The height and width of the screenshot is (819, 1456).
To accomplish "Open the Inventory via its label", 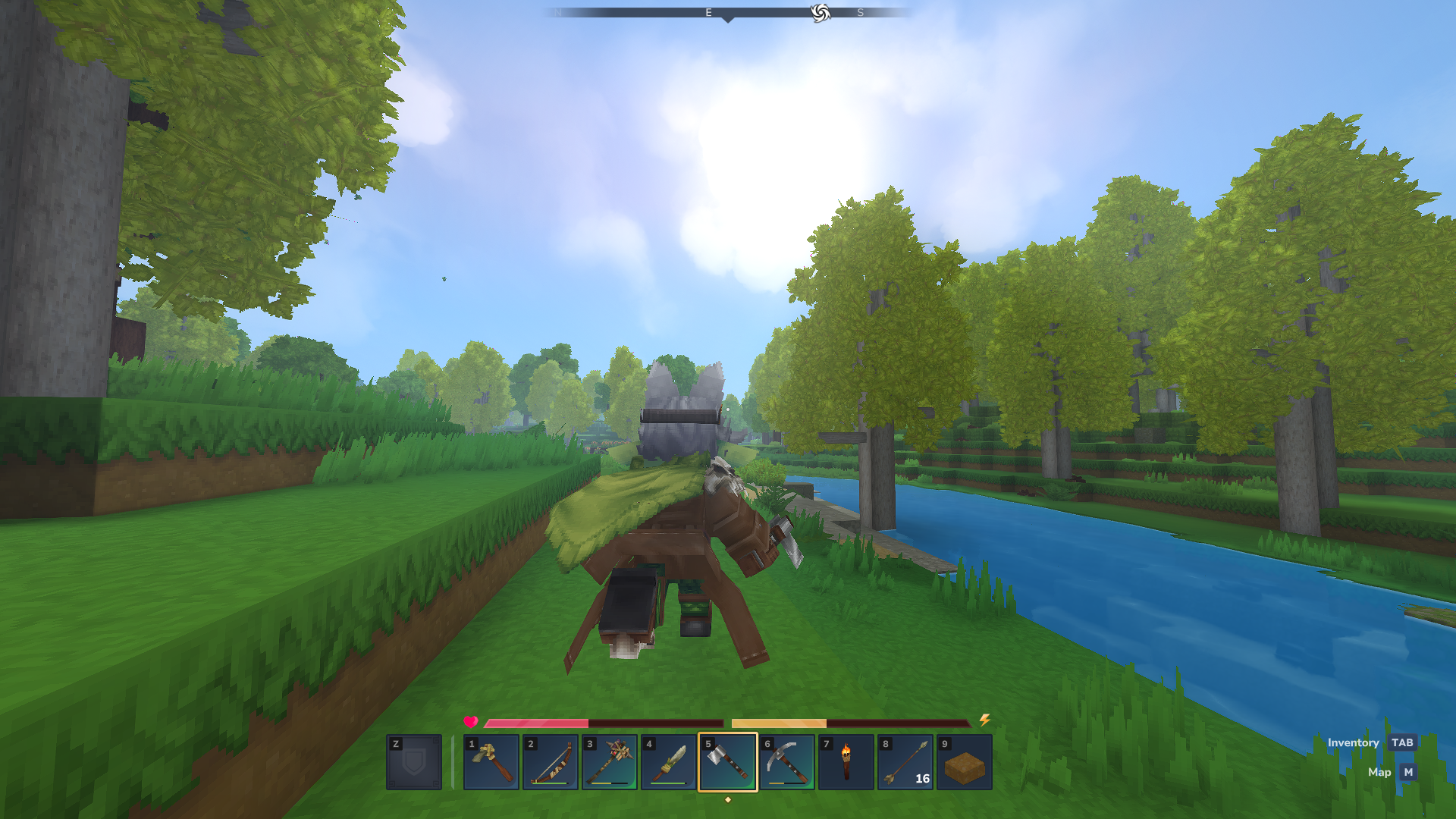I will 1354,742.
